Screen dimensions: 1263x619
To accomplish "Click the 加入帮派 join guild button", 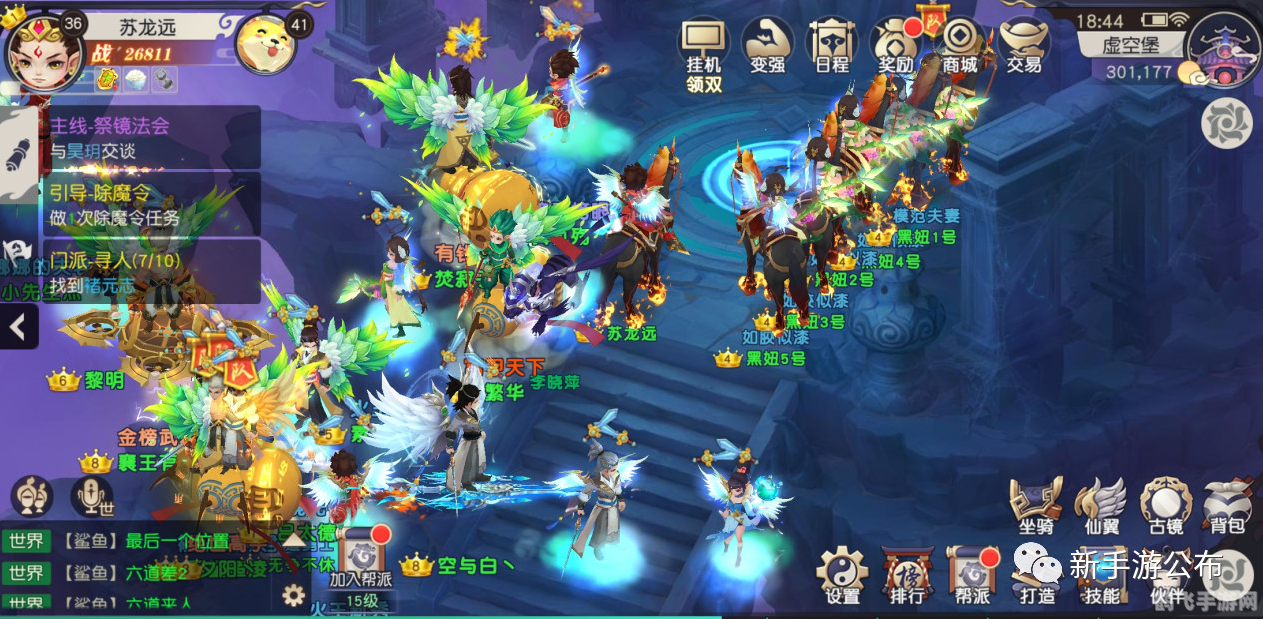I will click(361, 558).
